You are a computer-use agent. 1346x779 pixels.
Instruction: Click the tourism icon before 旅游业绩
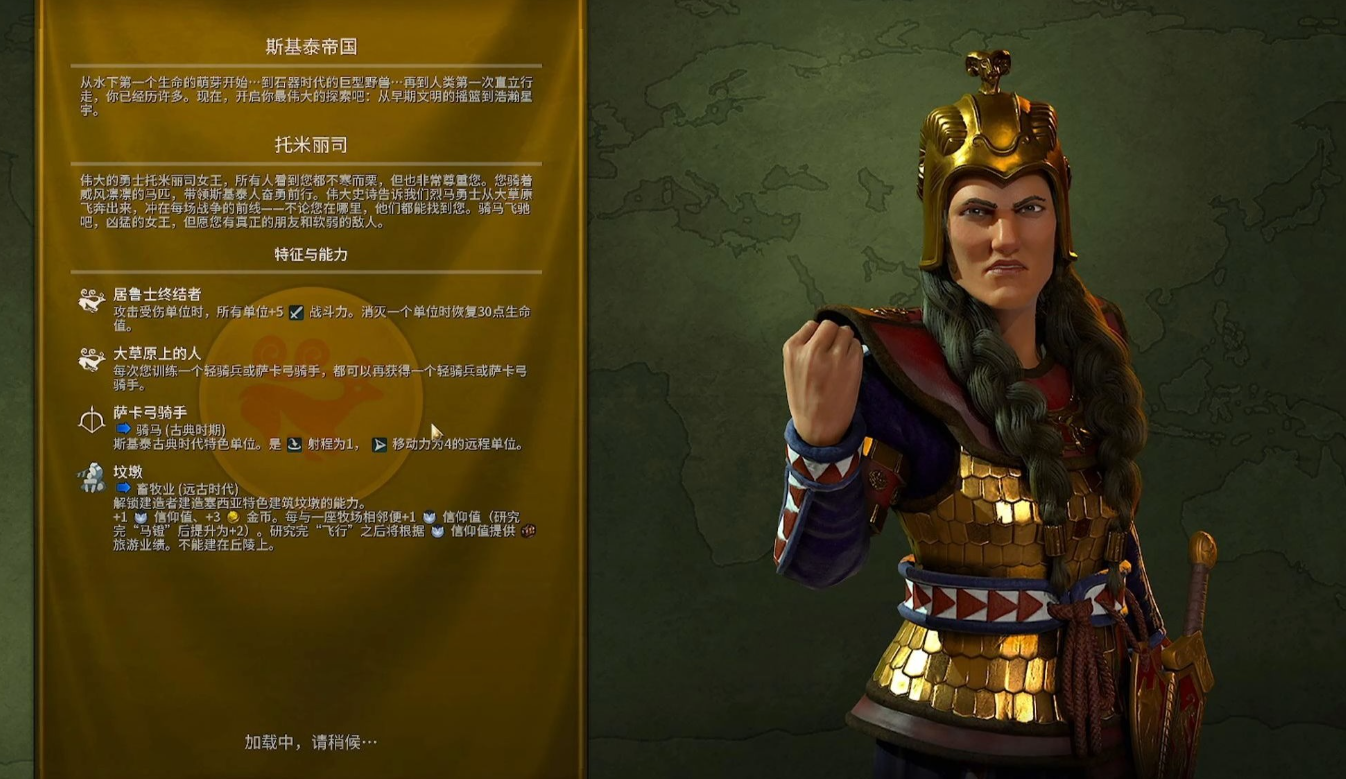pyautogui.click(x=527, y=532)
